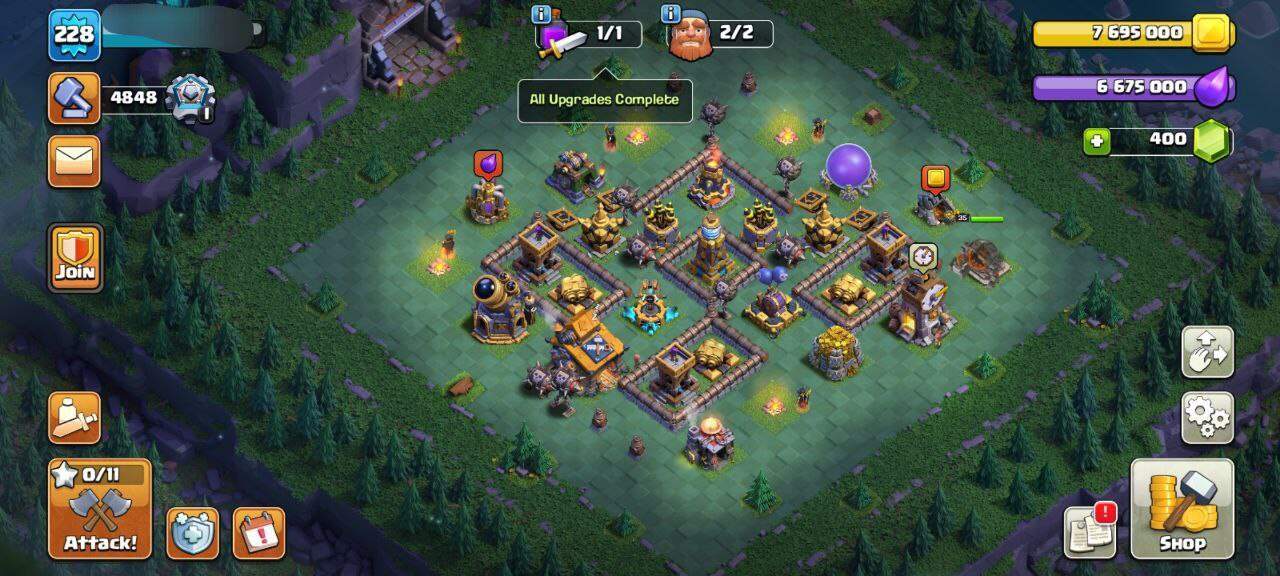This screenshot has height=576, width=1280.
Task: Open the Shop
Action: coord(1182,508)
